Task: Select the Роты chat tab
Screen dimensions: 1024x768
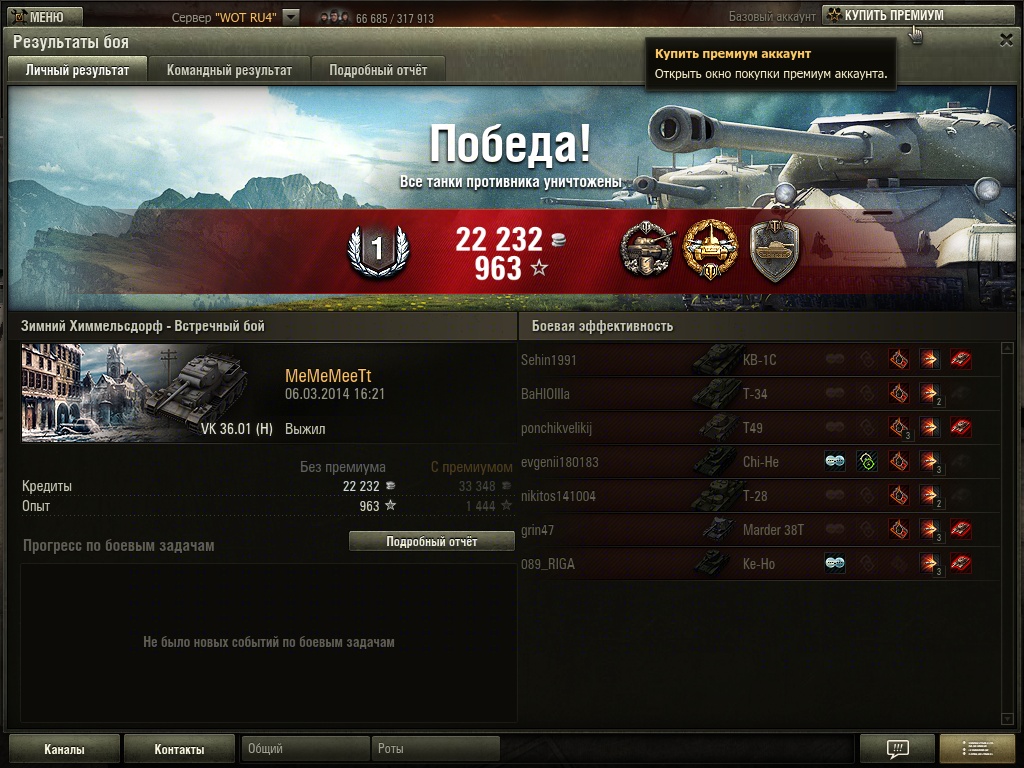Action: pos(435,749)
